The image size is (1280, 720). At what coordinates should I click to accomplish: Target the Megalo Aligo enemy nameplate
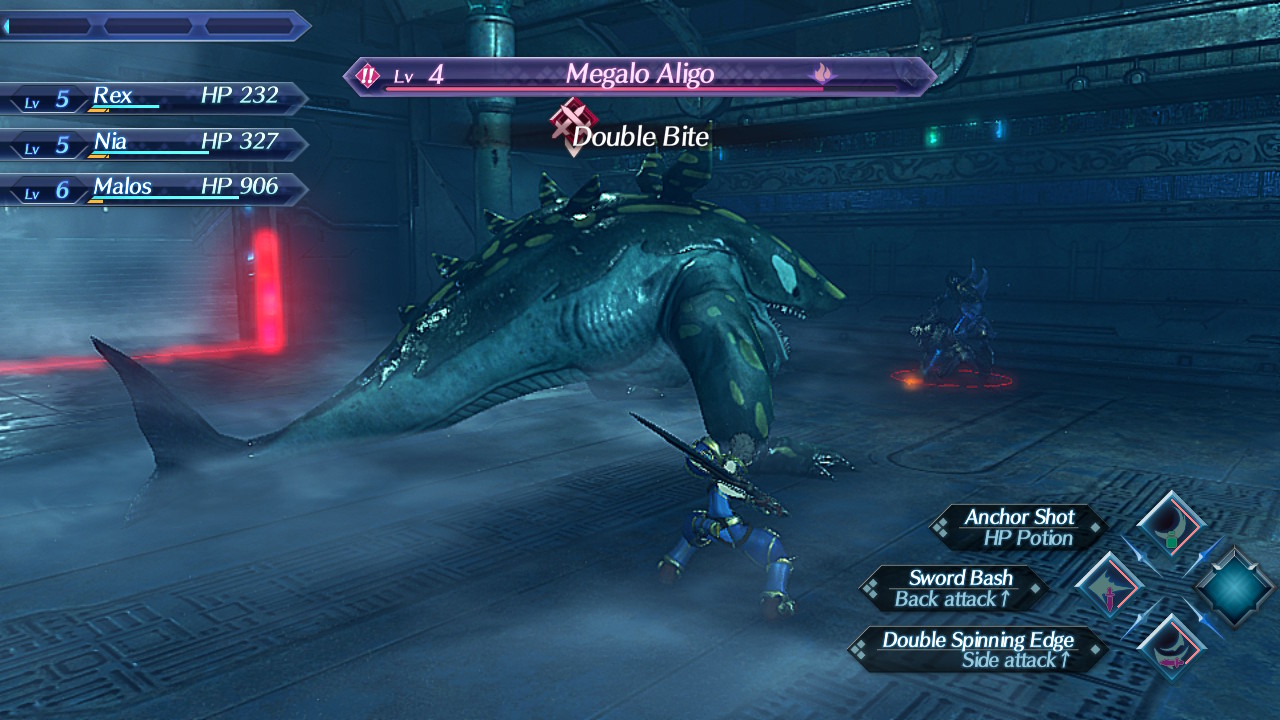click(640, 76)
